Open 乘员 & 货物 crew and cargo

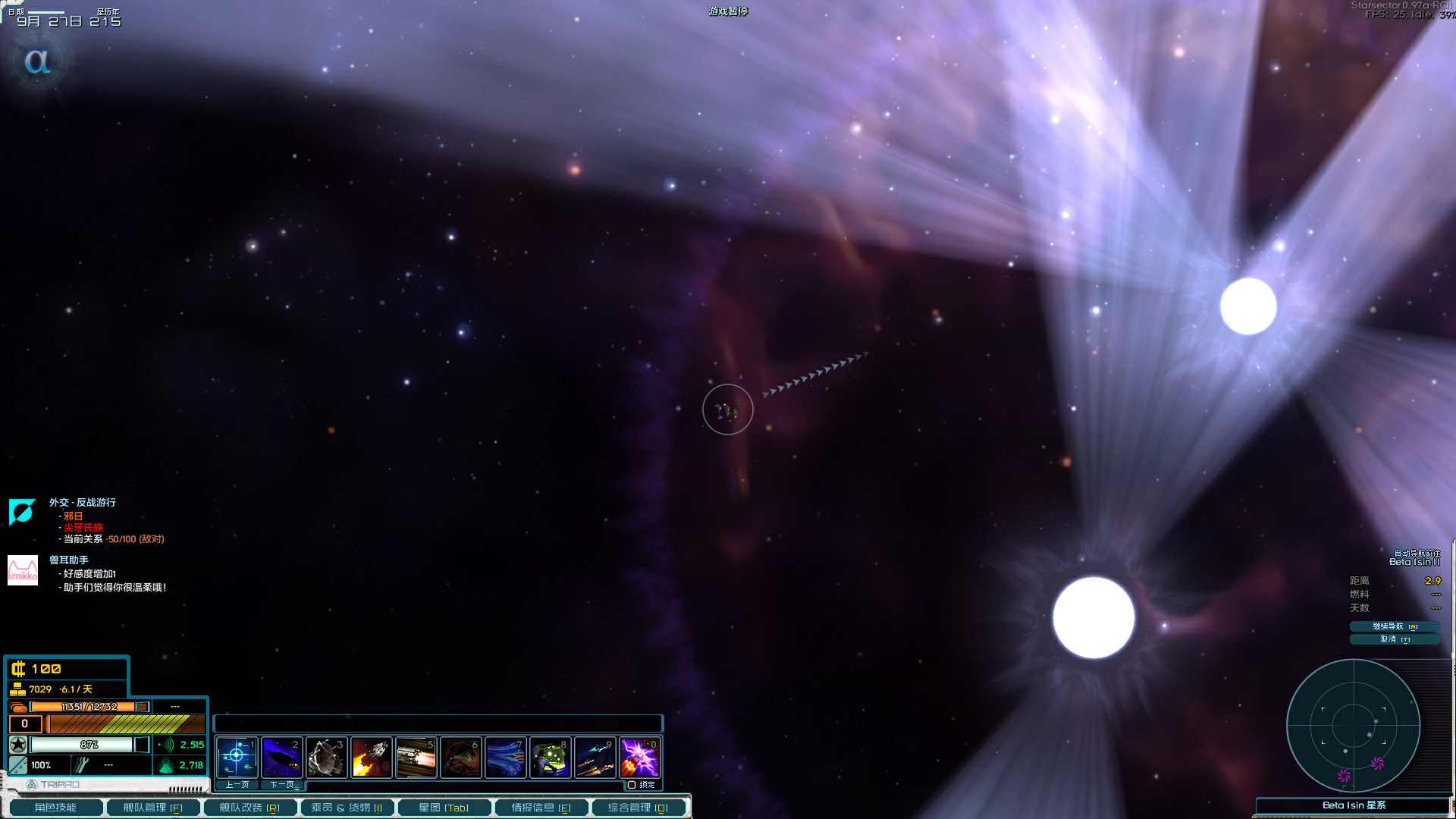point(347,808)
